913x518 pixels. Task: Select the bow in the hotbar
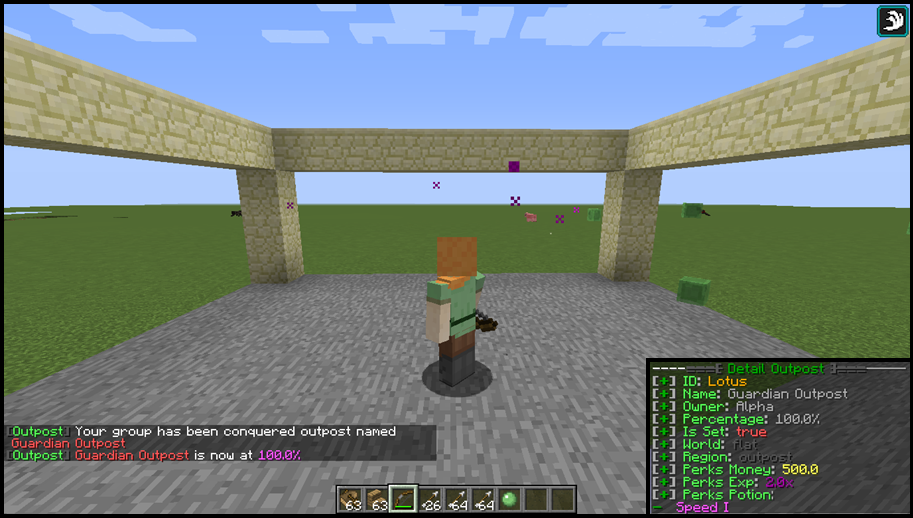point(403,498)
